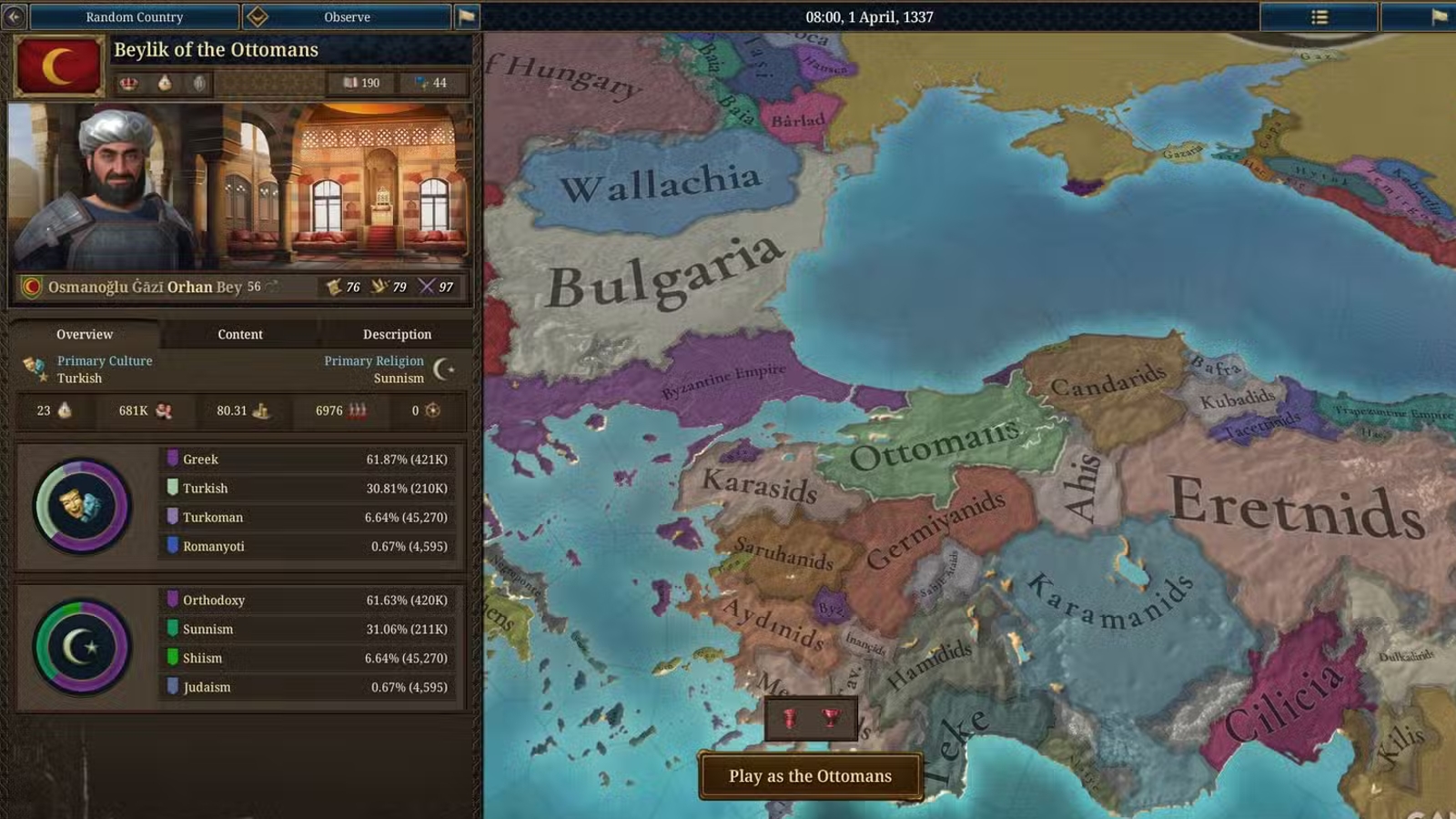The image size is (1456, 819).
Task: Choose the Shiism religion row
Action: point(309,658)
